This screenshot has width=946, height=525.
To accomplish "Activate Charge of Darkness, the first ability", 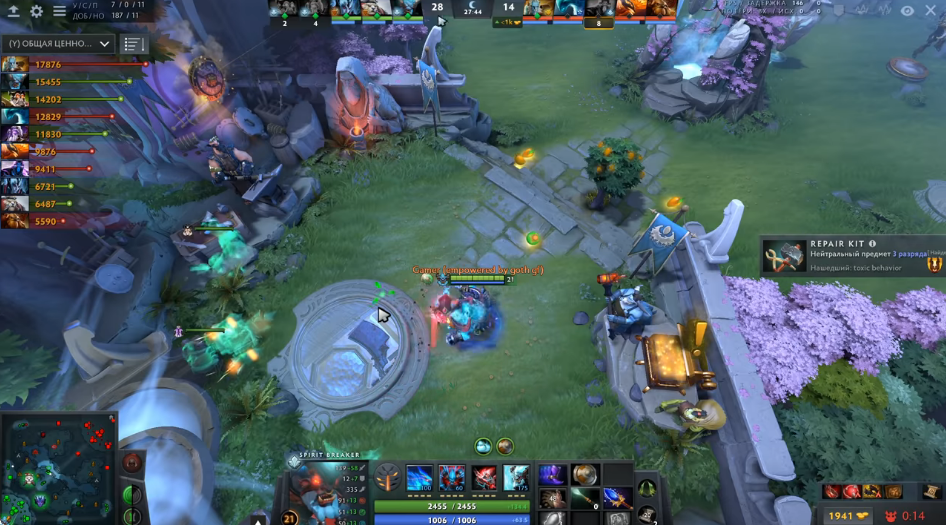I will pyautogui.click(x=419, y=478).
